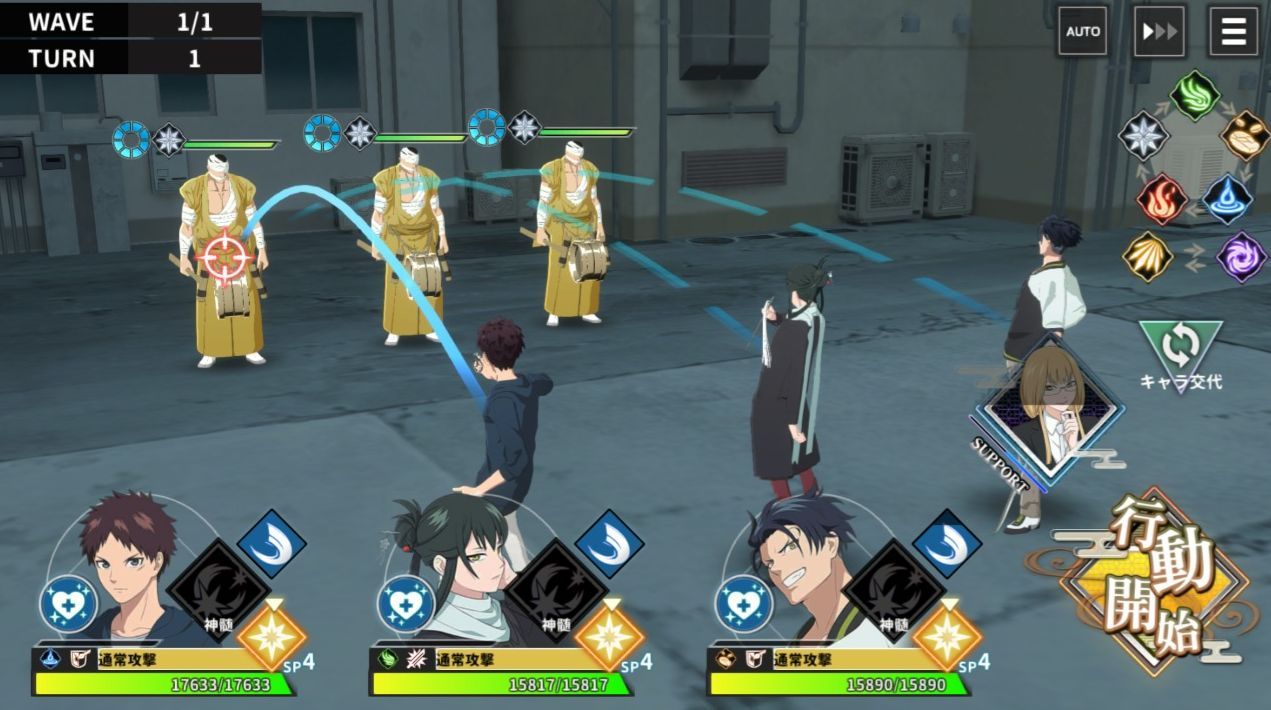
Task: Click the fast-forward speed button
Action: [1159, 31]
